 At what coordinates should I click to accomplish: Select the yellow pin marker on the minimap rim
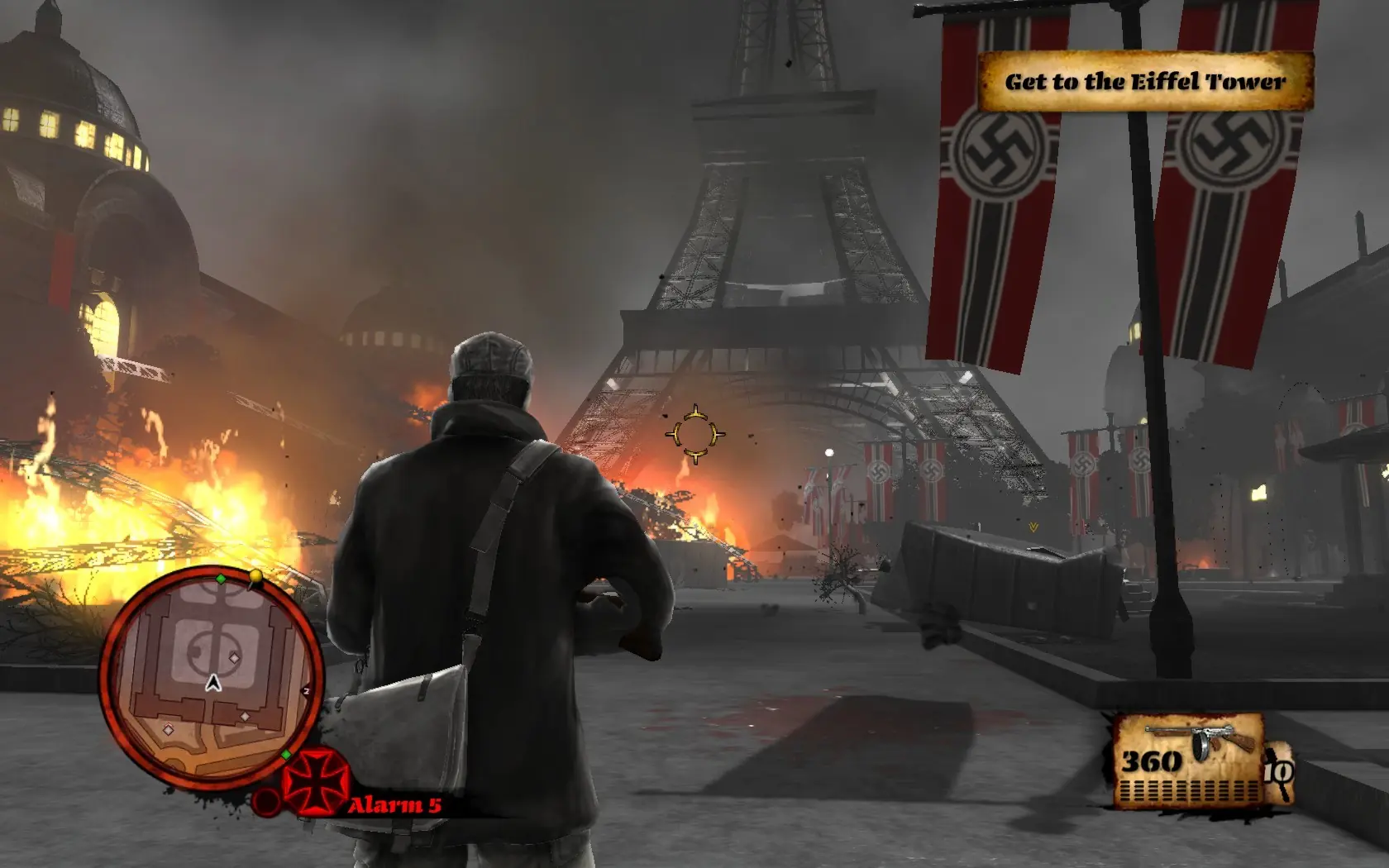[x=256, y=576]
